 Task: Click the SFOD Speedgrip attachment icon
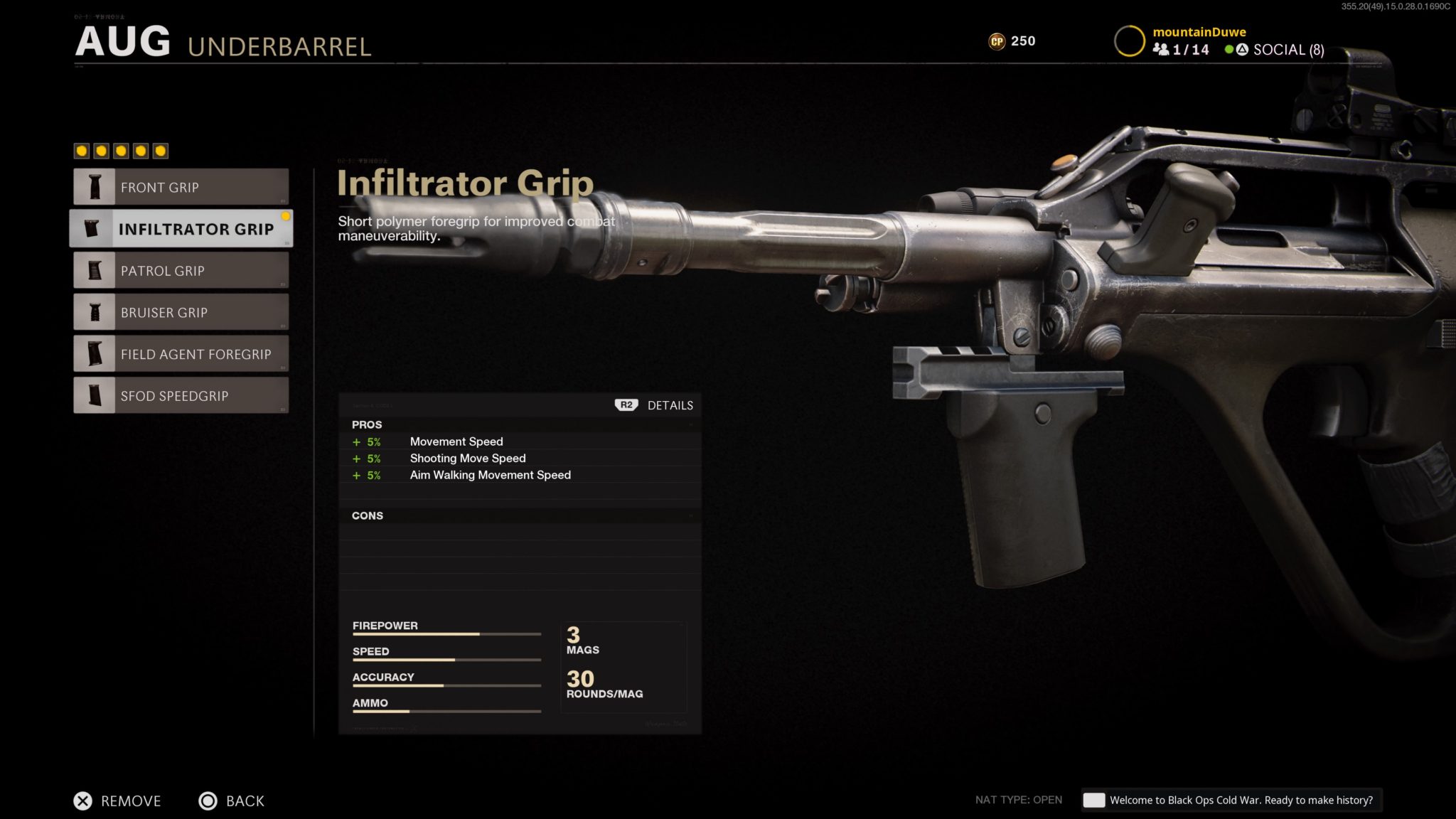95,395
